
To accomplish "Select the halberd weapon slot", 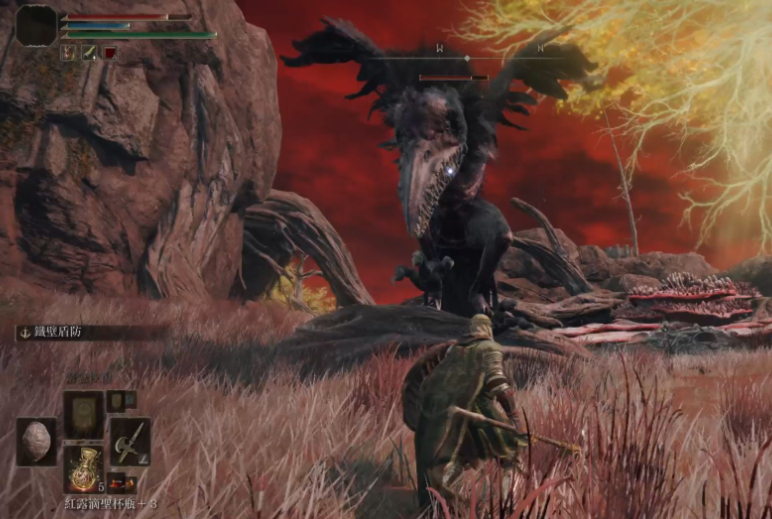I will pyautogui.click(x=130, y=440).
